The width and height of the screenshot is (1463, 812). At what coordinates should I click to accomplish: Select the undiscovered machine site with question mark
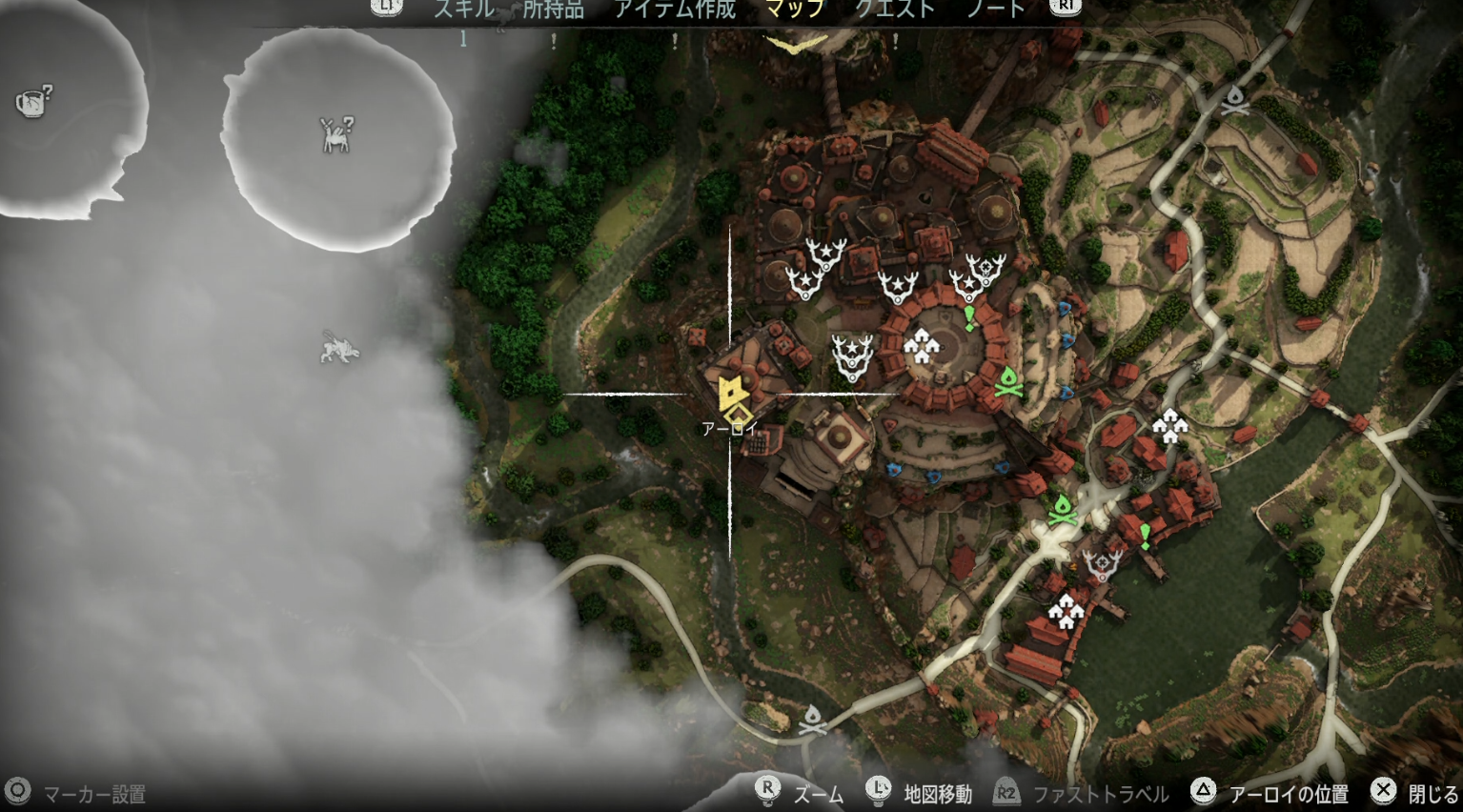[x=335, y=134]
